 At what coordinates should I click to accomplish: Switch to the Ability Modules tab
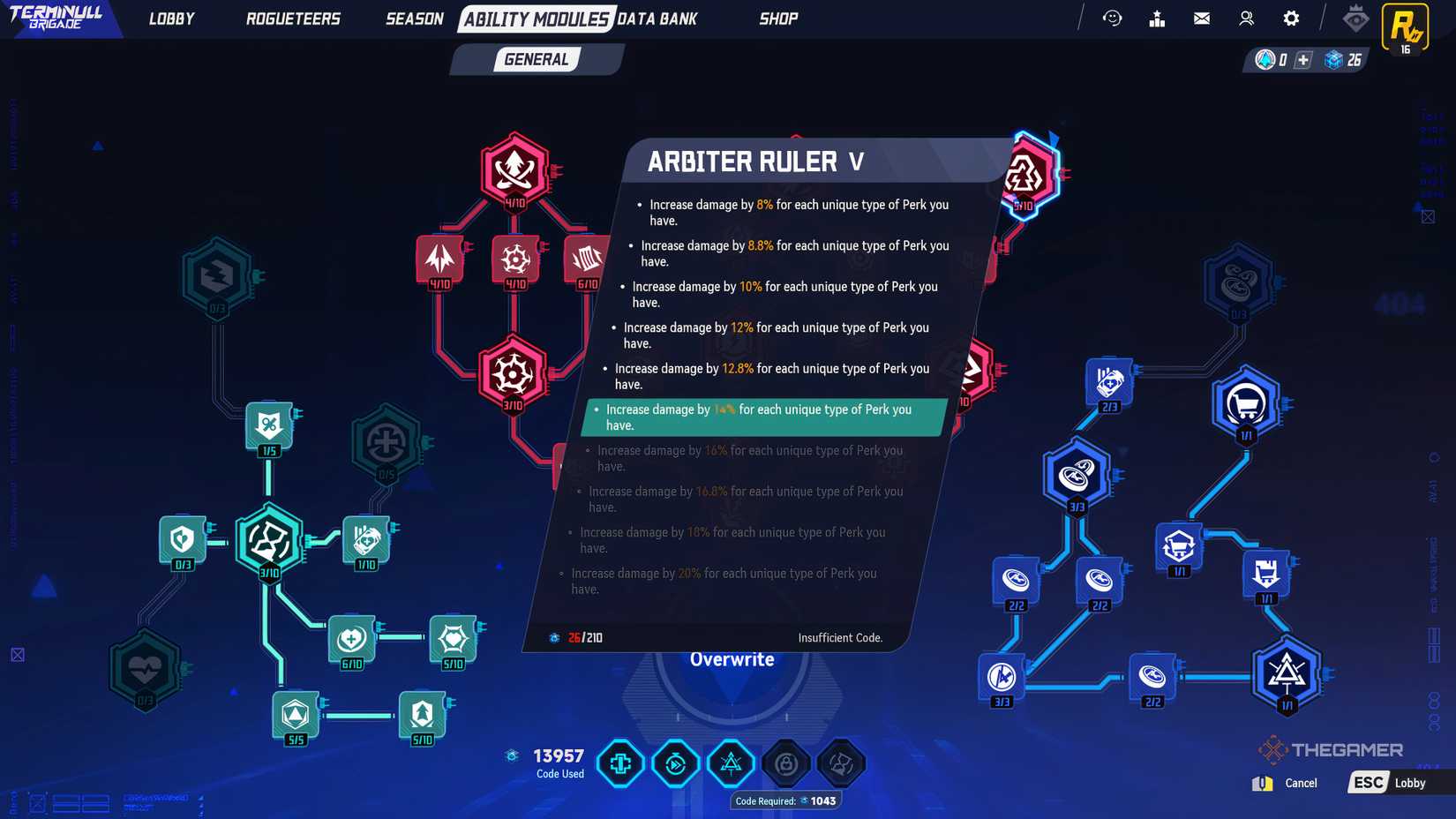[535, 18]
